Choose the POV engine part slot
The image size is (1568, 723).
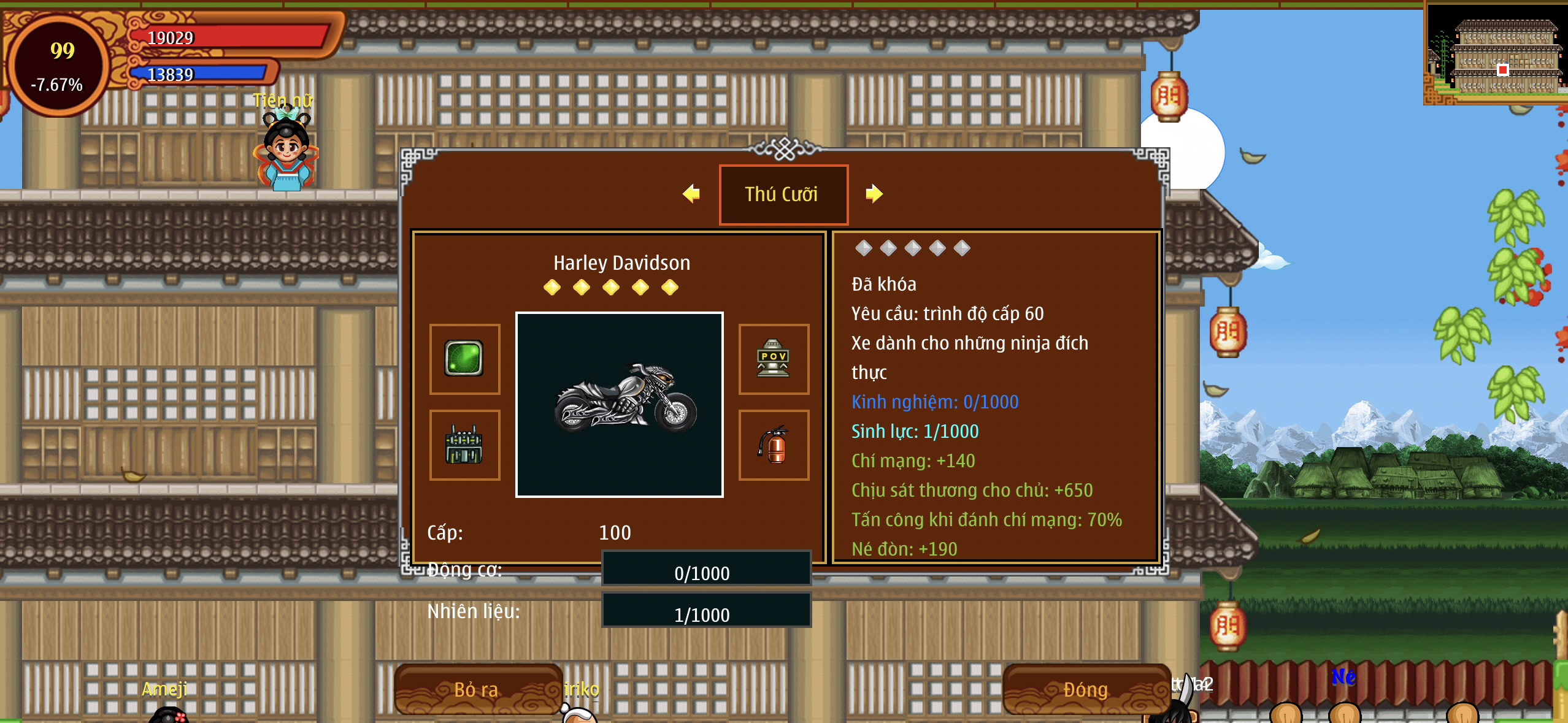(774, 359)
